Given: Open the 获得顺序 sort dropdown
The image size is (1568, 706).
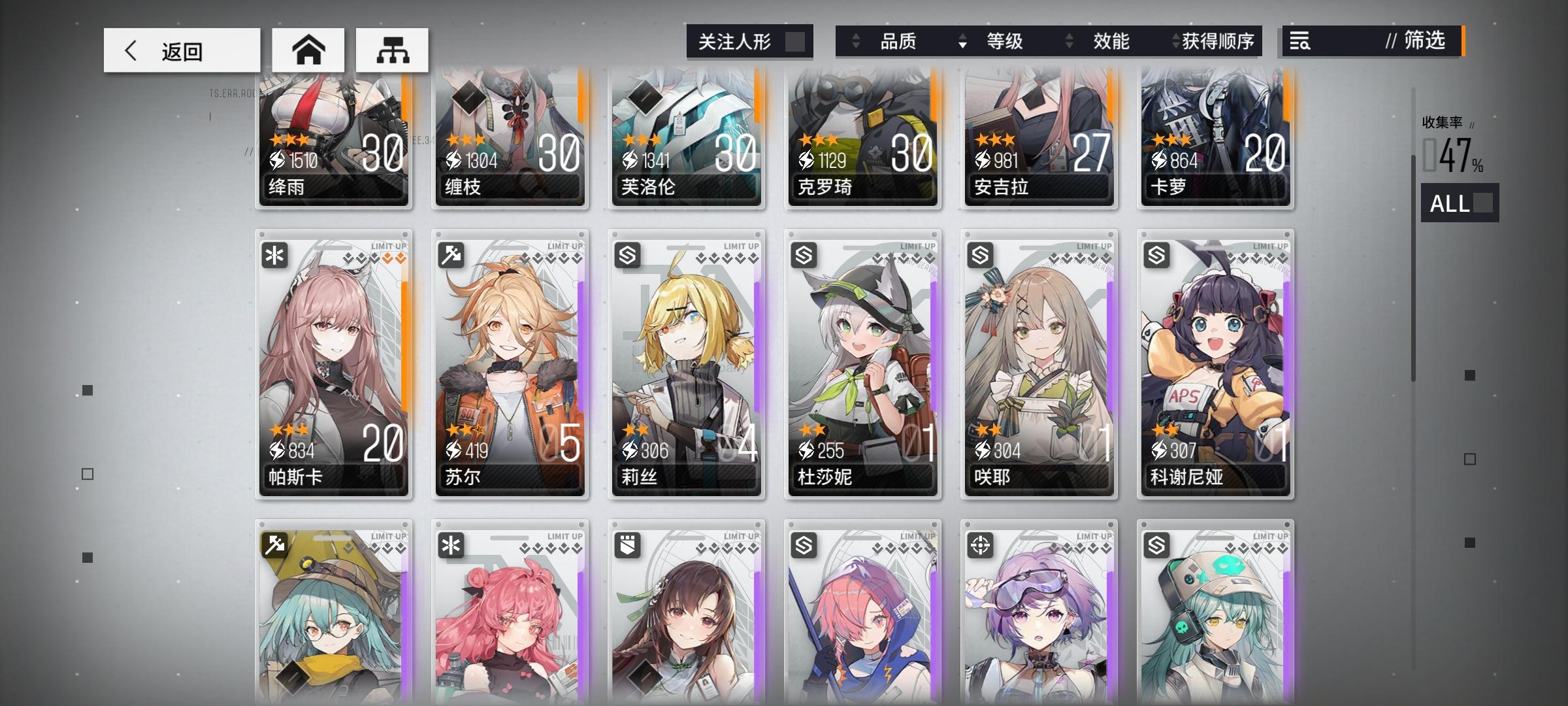Looking at the screenshot, I should coord(1217,41).
